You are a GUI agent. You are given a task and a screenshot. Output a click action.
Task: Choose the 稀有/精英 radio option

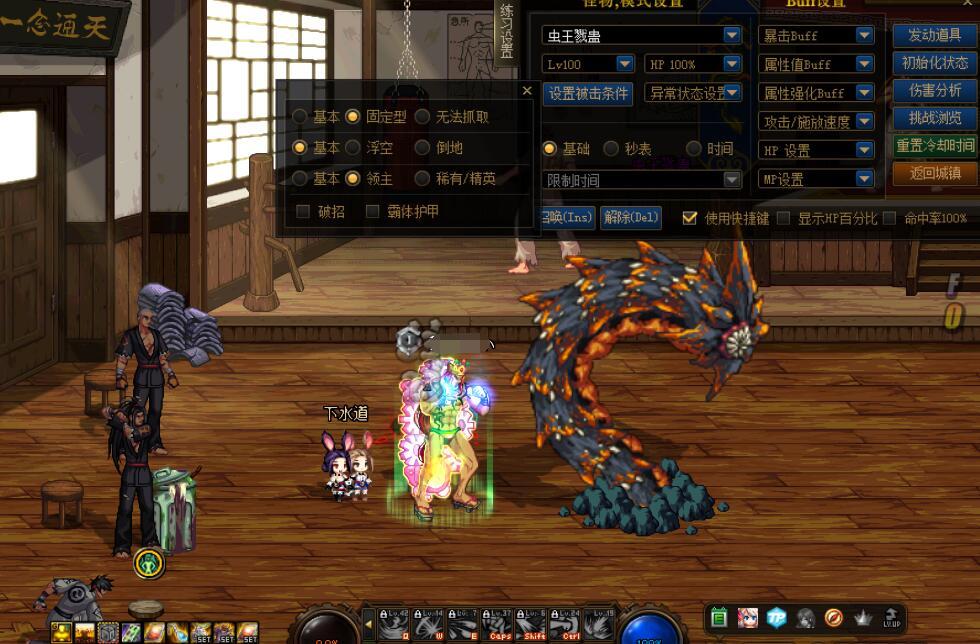(423, 179)
